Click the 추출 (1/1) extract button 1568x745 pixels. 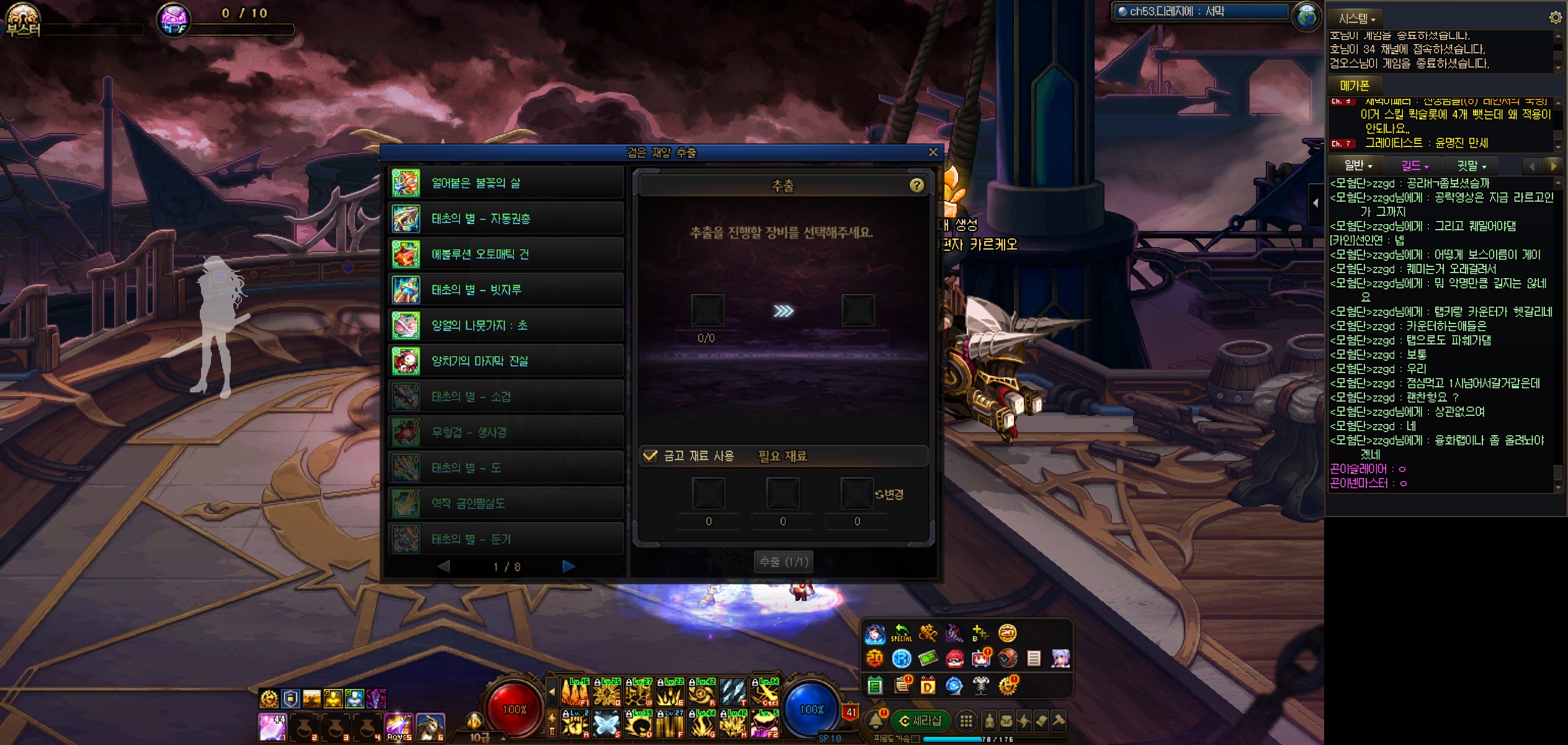[x=784, y=562]
